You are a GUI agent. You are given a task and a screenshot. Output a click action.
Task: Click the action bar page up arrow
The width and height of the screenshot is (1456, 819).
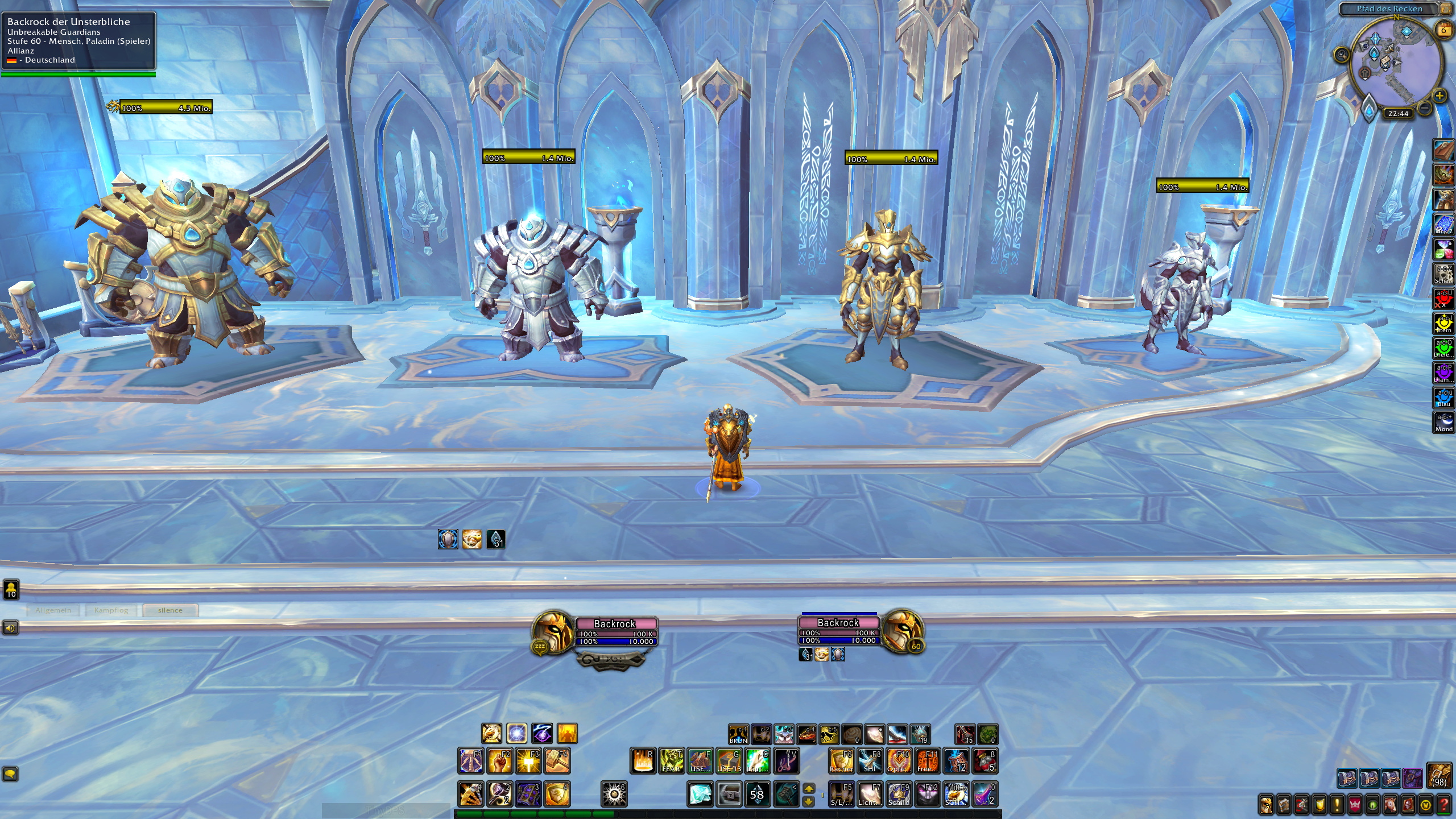tap(808, 789)
